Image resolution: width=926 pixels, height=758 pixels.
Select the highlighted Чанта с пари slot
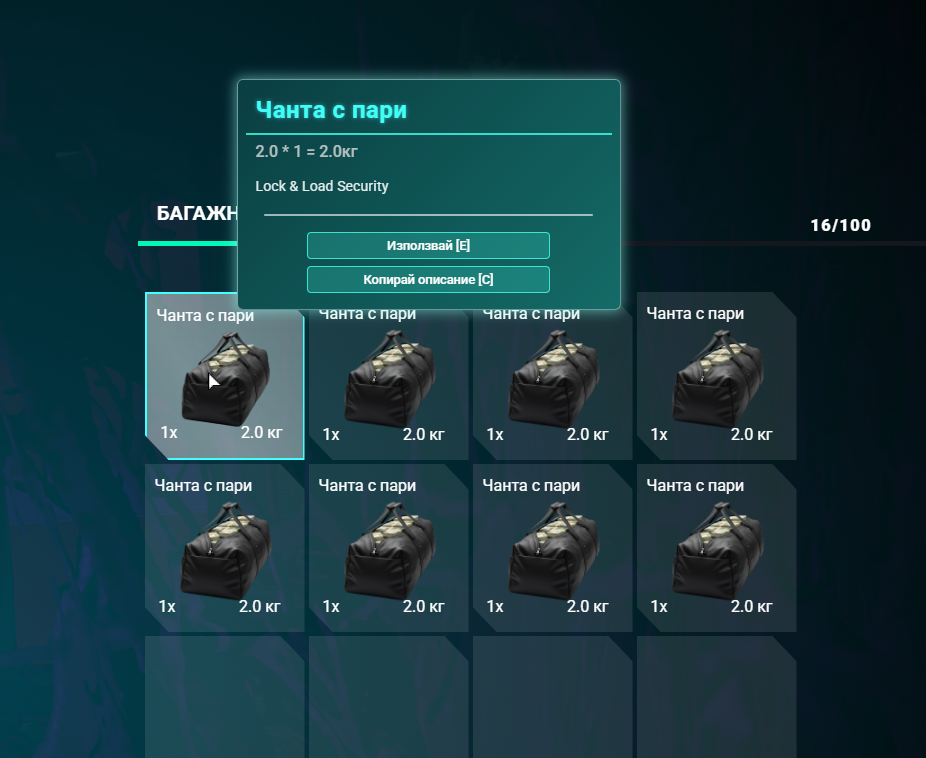[224, 377]
